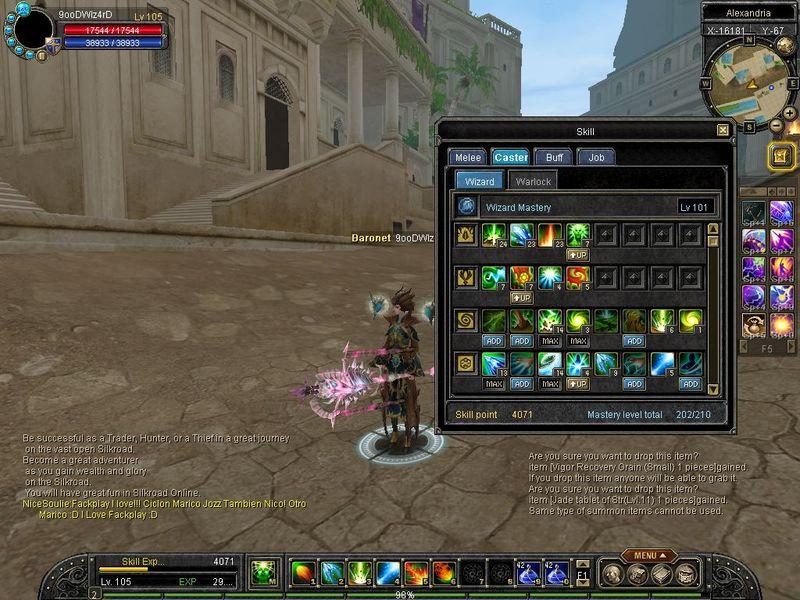Switch to the Melee skill tab
Image resolution: width=800 pixels, height=600 pixels.
pos(467,157)
